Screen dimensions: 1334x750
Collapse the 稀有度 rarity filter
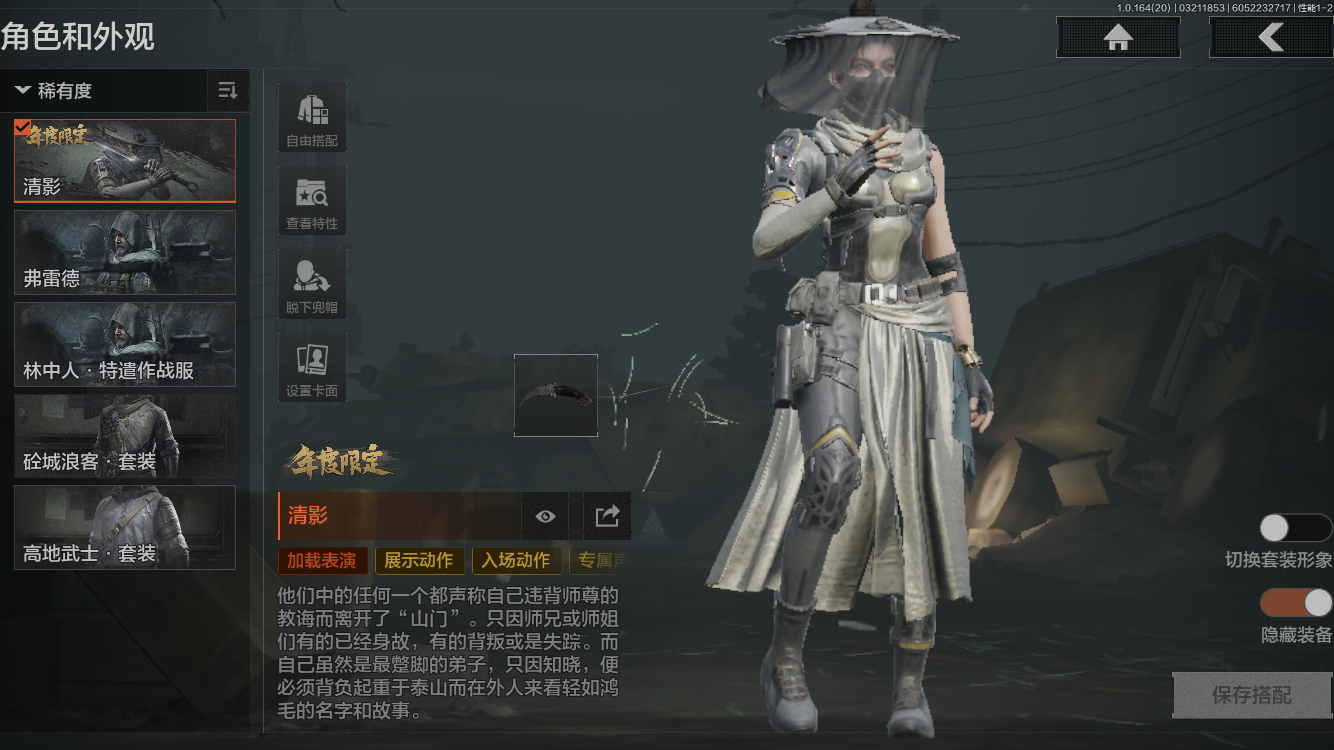tap(22, 90)
